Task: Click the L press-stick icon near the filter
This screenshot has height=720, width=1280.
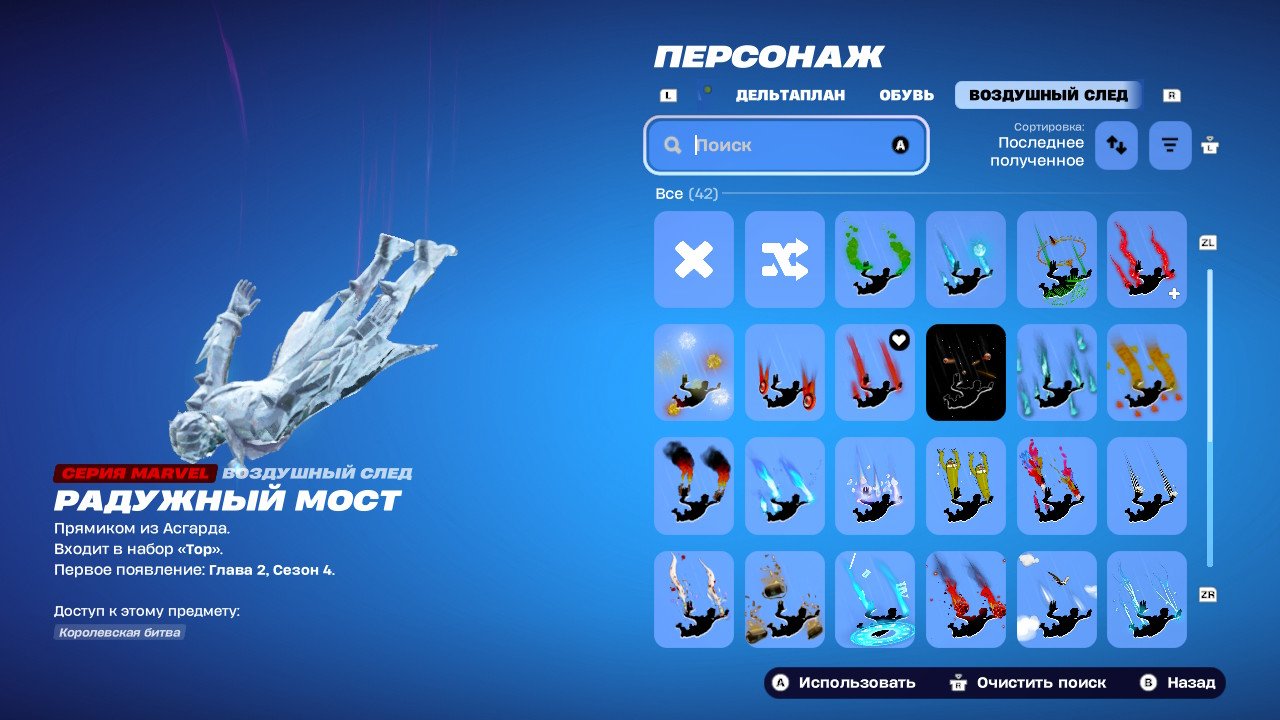Action: 1208,145
